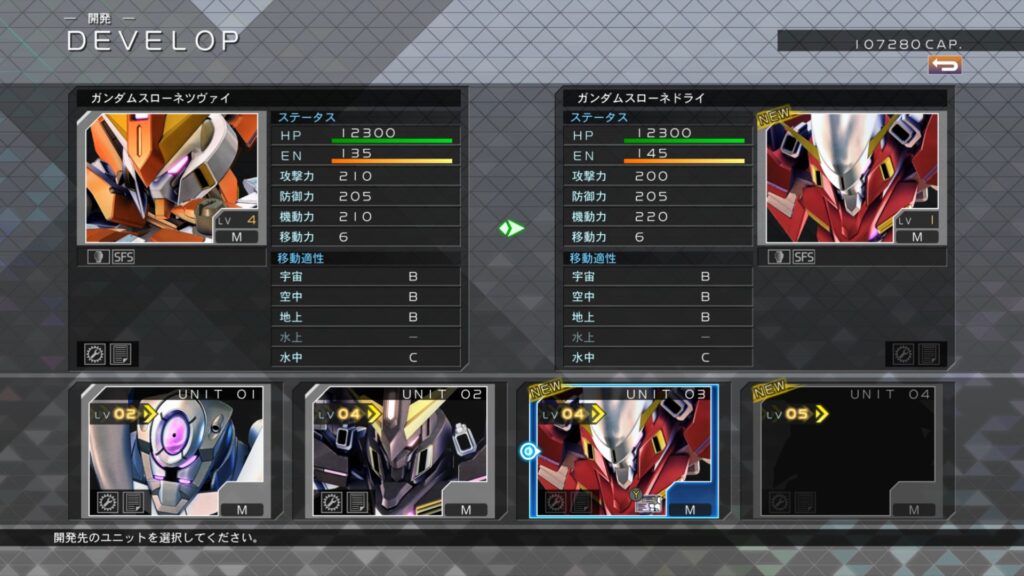Click the notes icon on UNIT 02 card

pyautogui.click(x=357, y=502)
